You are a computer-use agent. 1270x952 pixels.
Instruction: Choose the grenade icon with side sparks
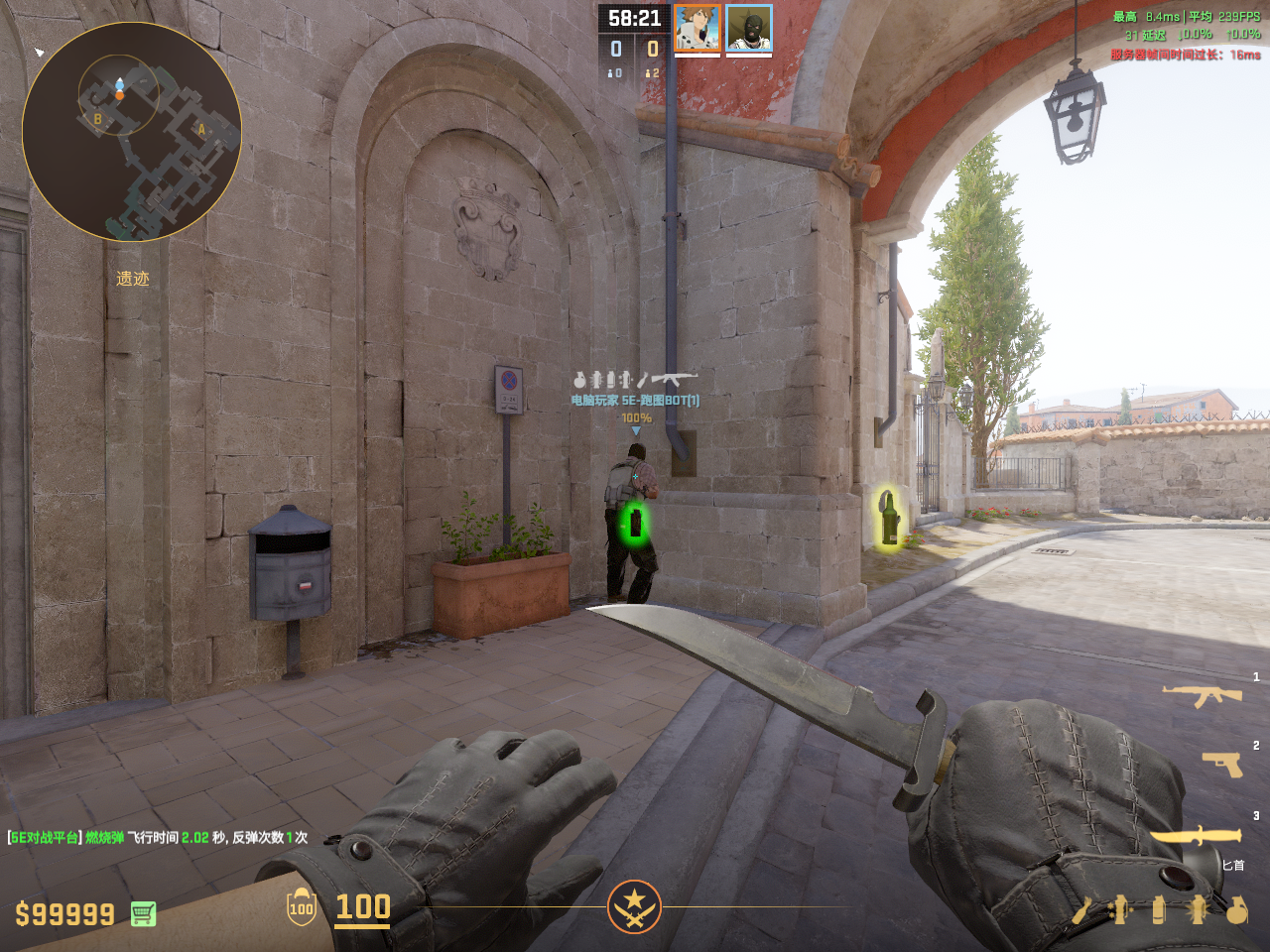click(1120, 909)
